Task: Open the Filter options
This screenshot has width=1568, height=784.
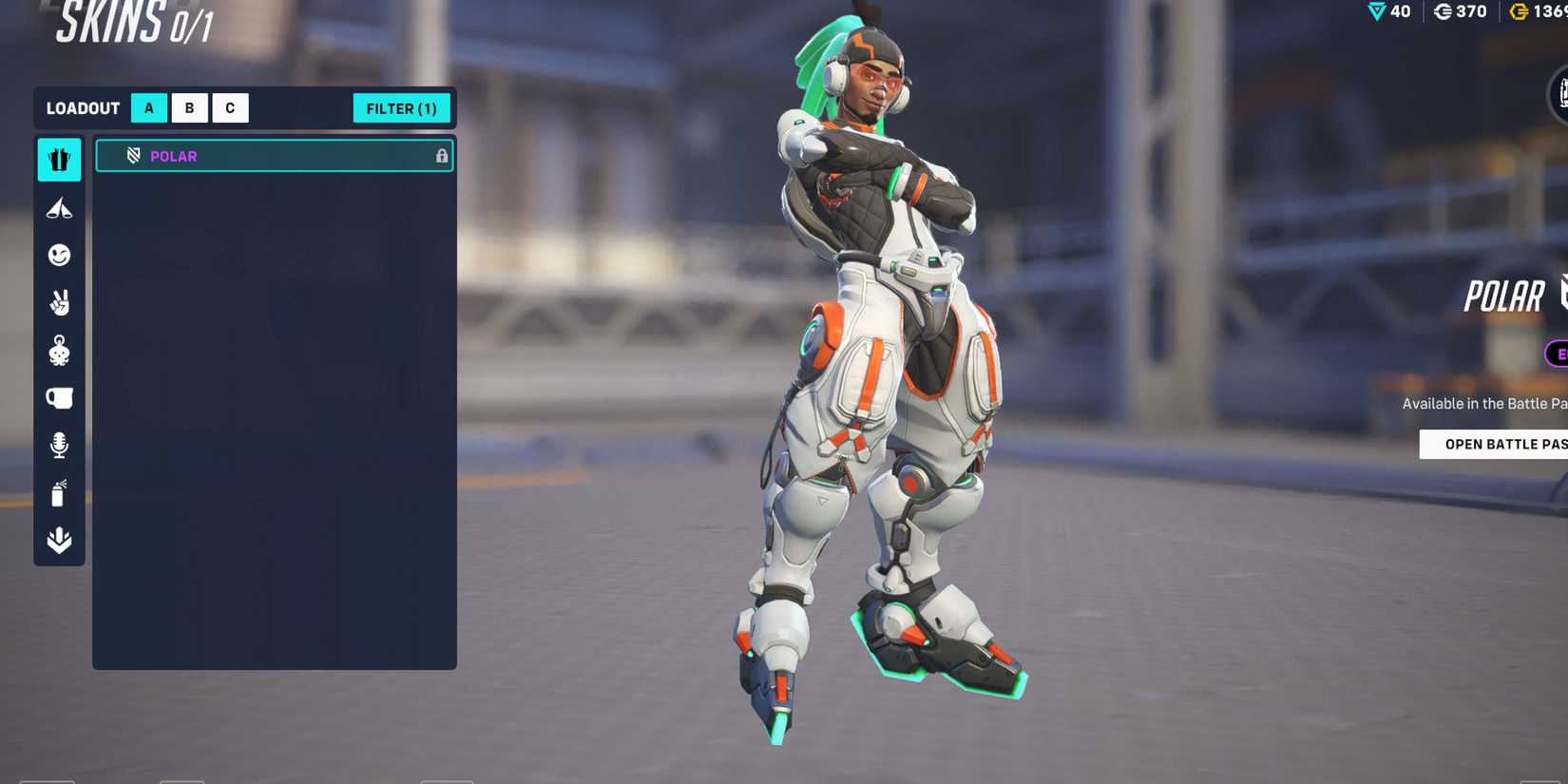Action: click(401, 108)
